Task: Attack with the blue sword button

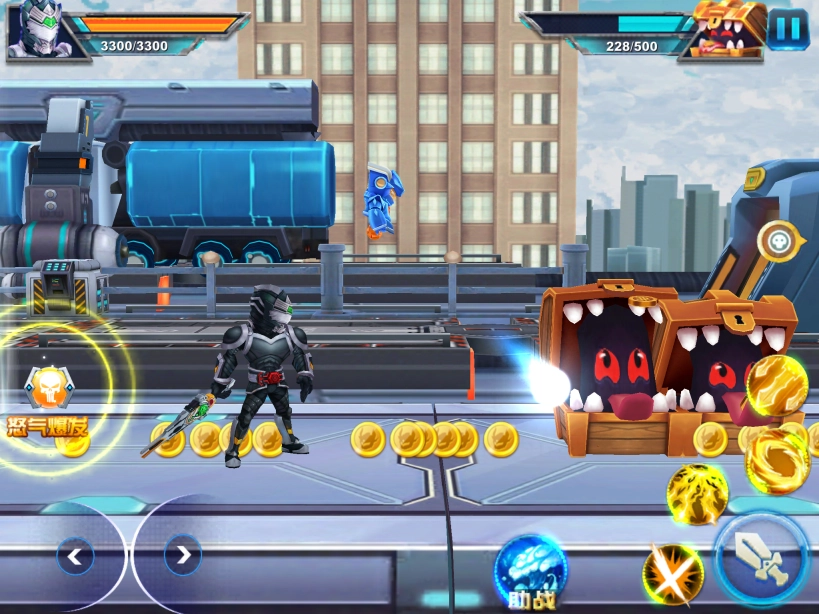Action: tap(762, 557)
